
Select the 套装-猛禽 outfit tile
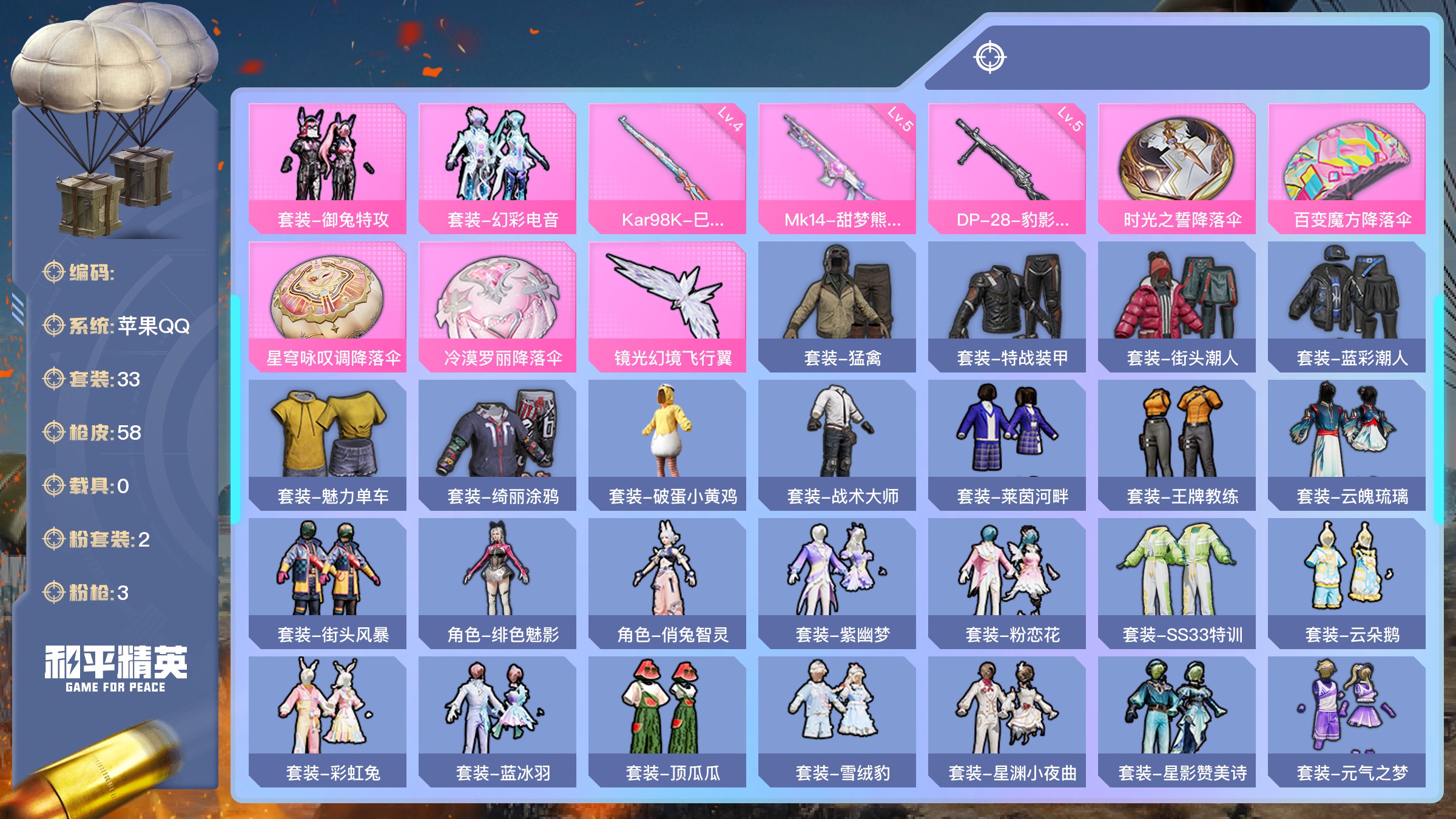point(837,306)
